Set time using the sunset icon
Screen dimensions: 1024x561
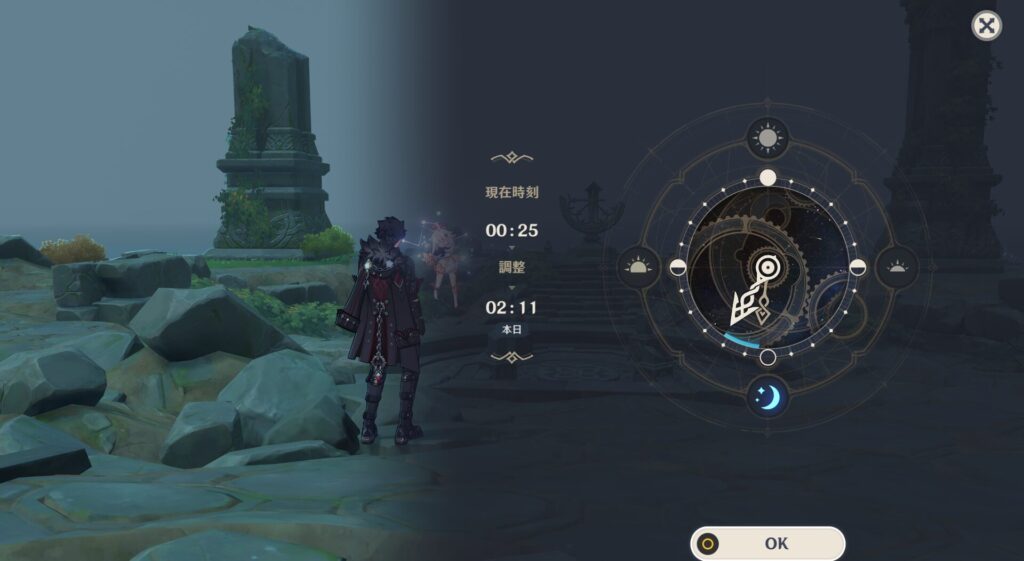(x=897, y=267)
